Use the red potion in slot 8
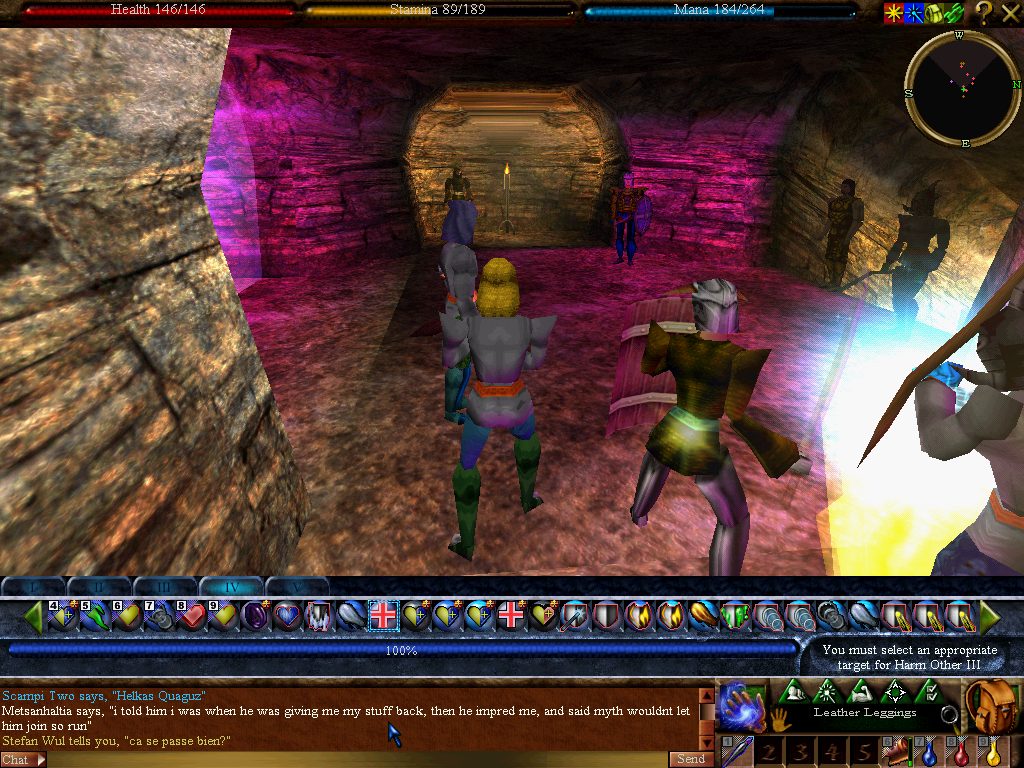 pyautogui.click(x=963, y=752)
